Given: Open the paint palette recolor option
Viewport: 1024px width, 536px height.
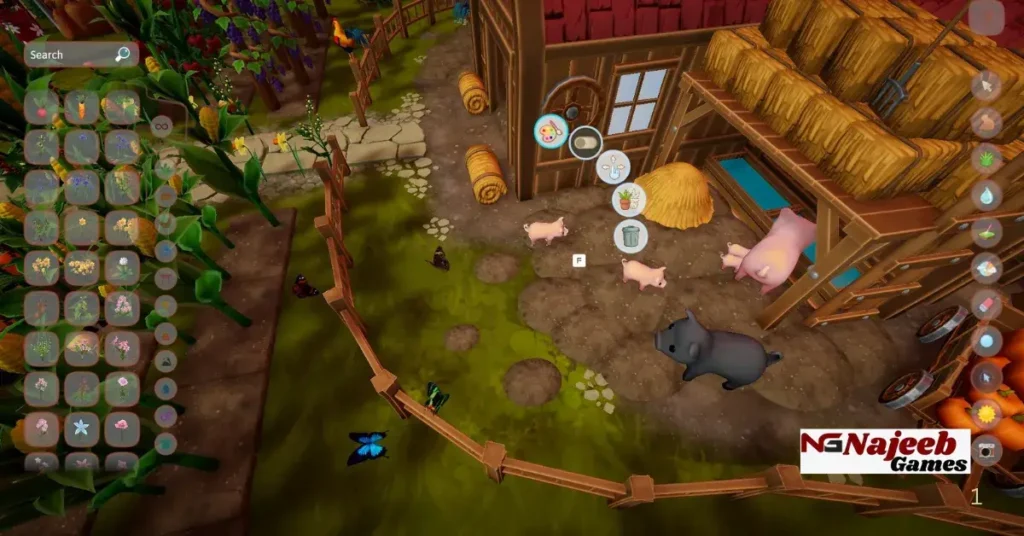Looking at the screenshot, I should tap(550, 131).
